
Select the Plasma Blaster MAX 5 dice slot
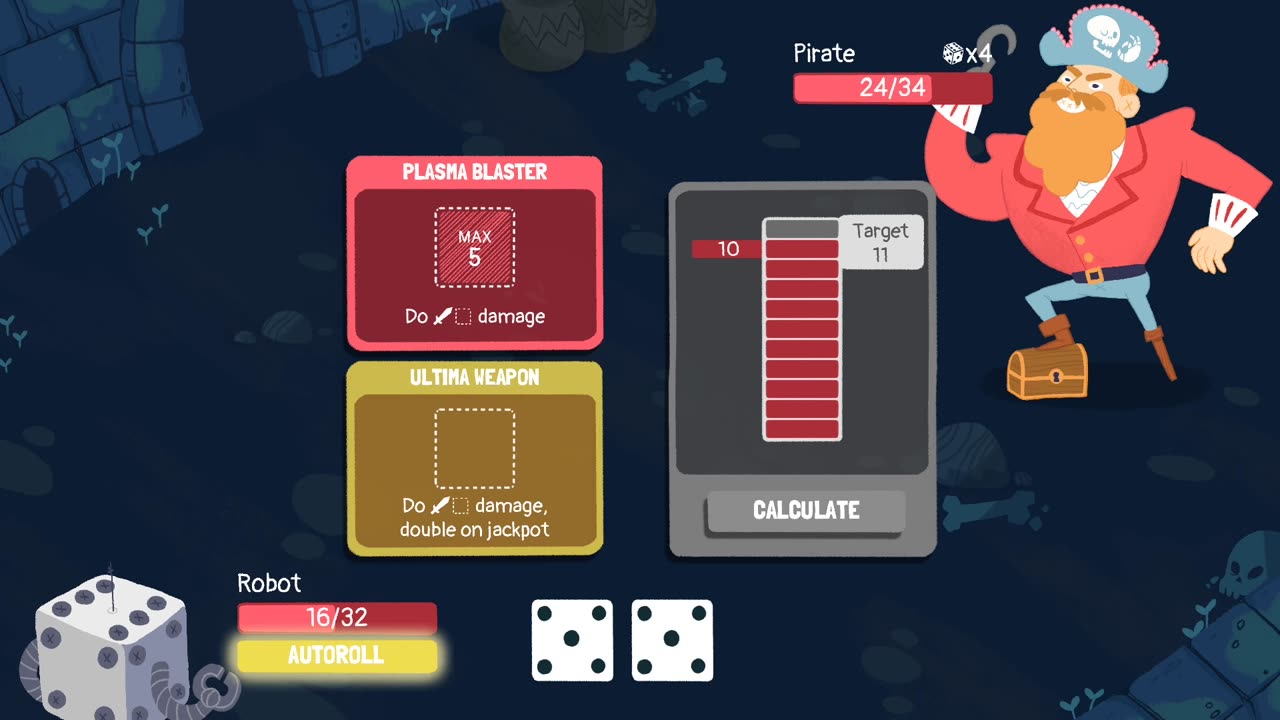[475, 248]
